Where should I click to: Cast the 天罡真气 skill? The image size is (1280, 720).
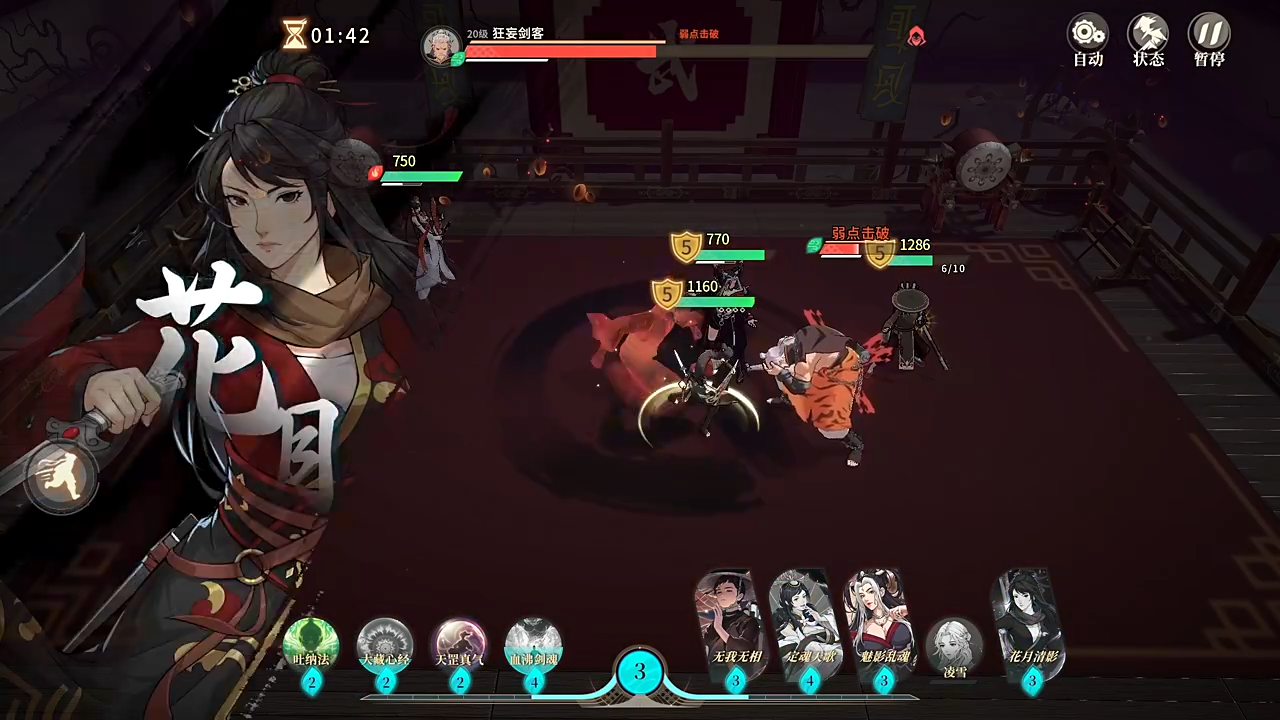[460, 645]
